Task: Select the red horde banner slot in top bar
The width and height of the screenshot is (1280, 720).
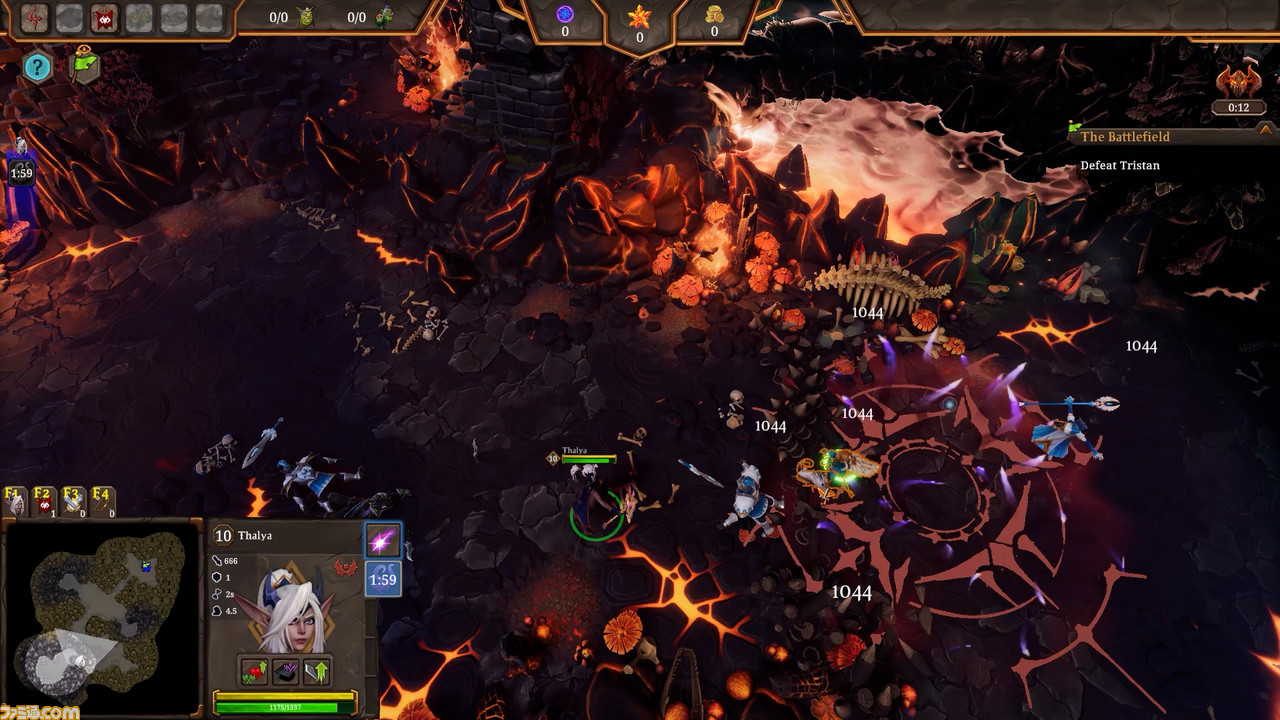Action: [x=104, y=17]
